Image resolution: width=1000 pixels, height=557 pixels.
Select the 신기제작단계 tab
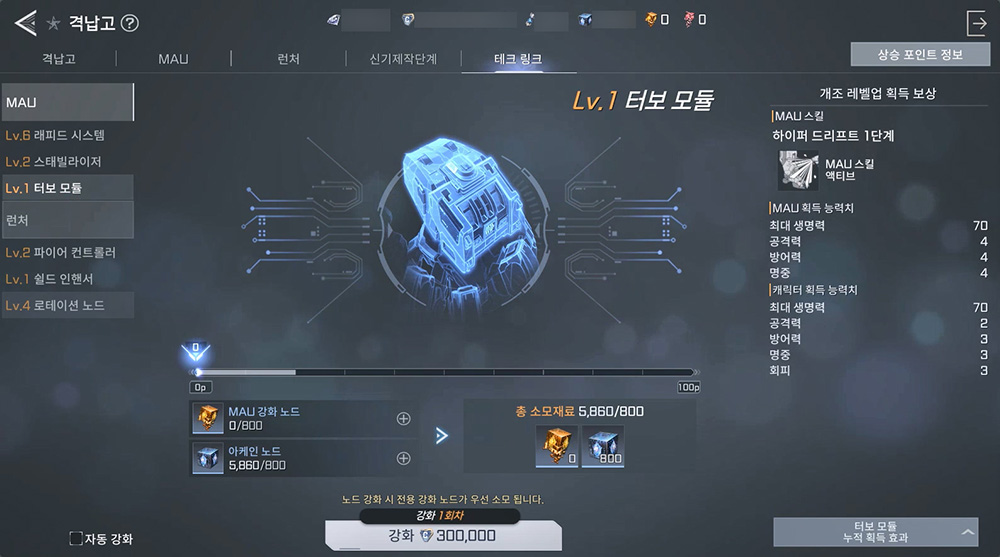(x=403, y=59)
